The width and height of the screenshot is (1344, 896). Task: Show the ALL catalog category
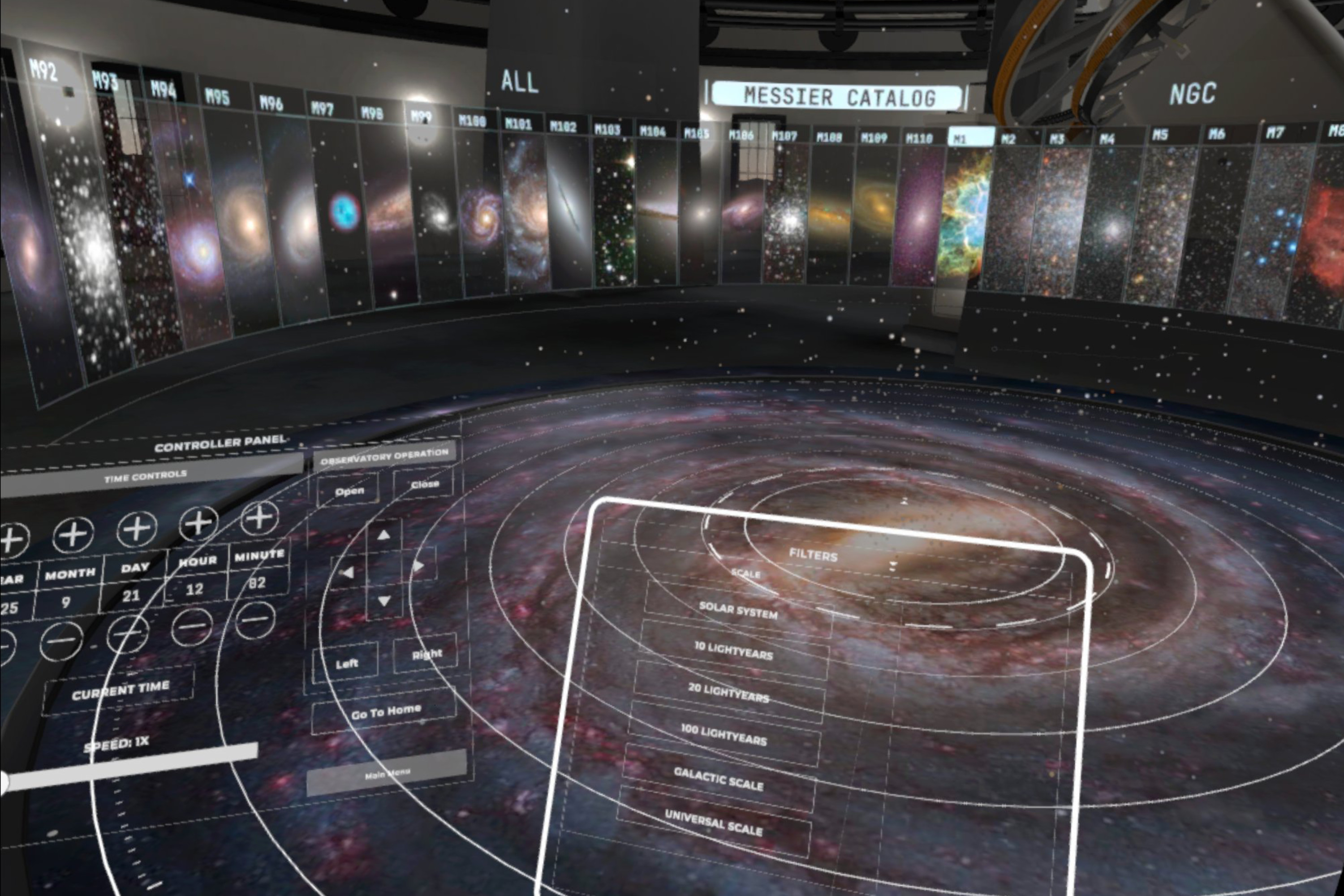click(519, 81)
